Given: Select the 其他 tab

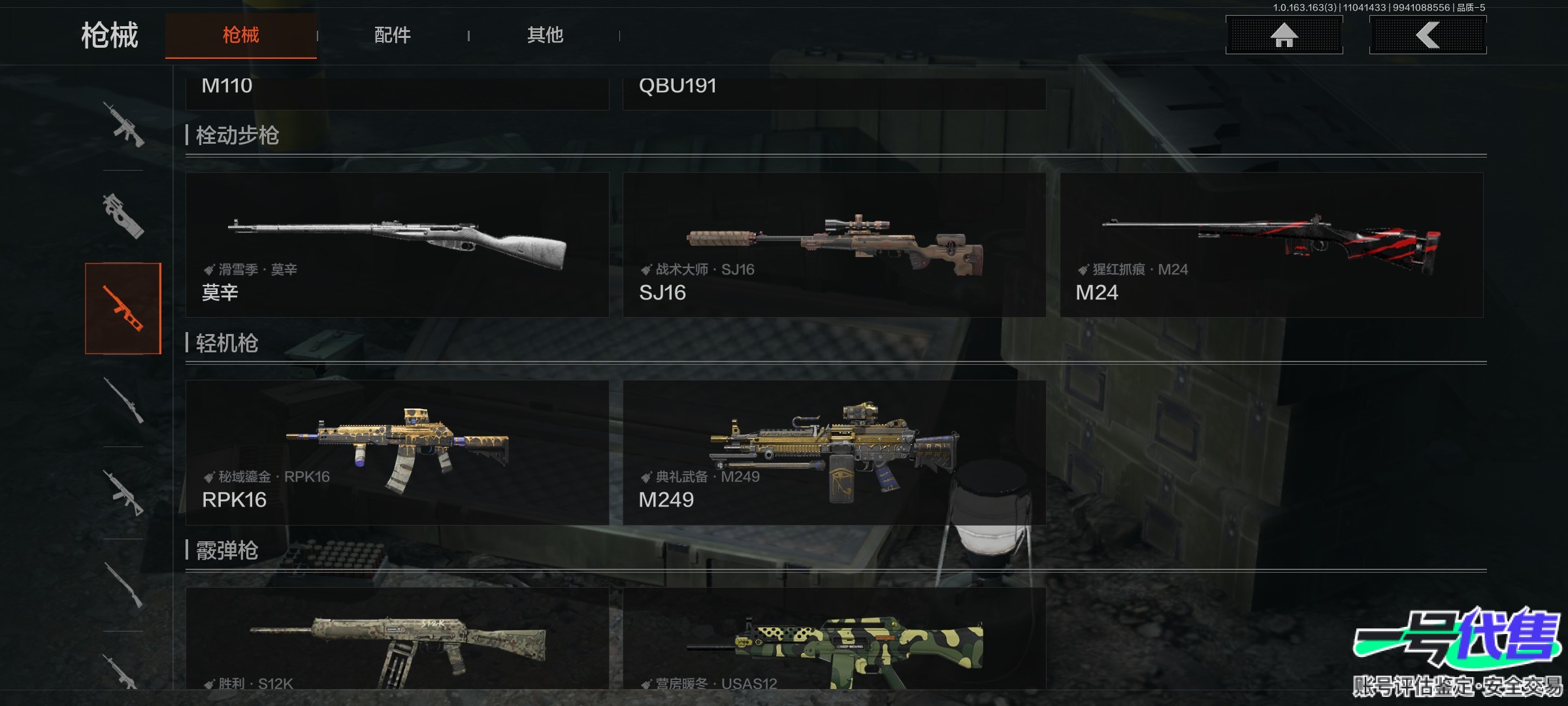Looking at the screenshot, I should 545,35.
